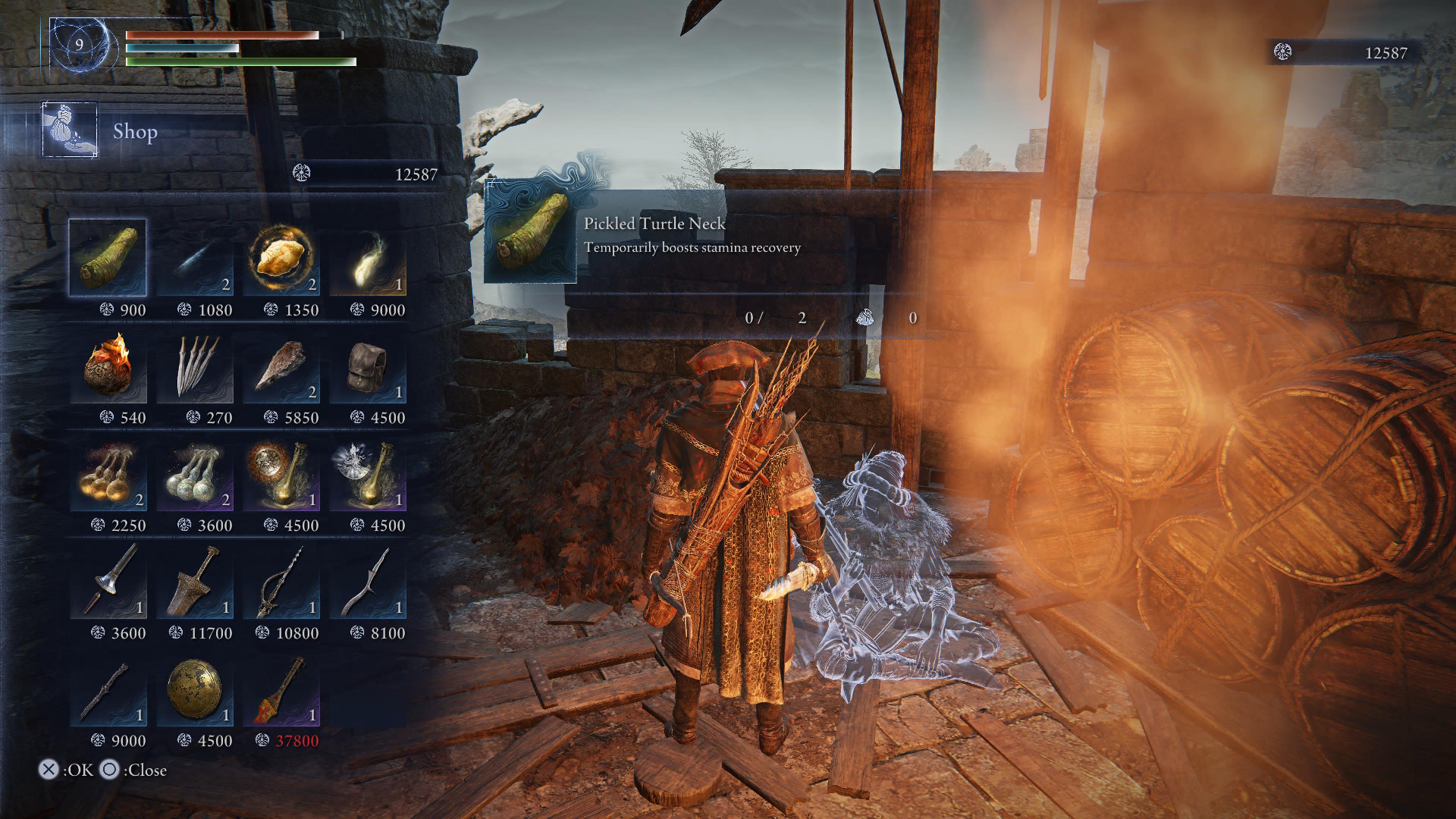Select the golden bottles priced 2250

coord(108,474)
